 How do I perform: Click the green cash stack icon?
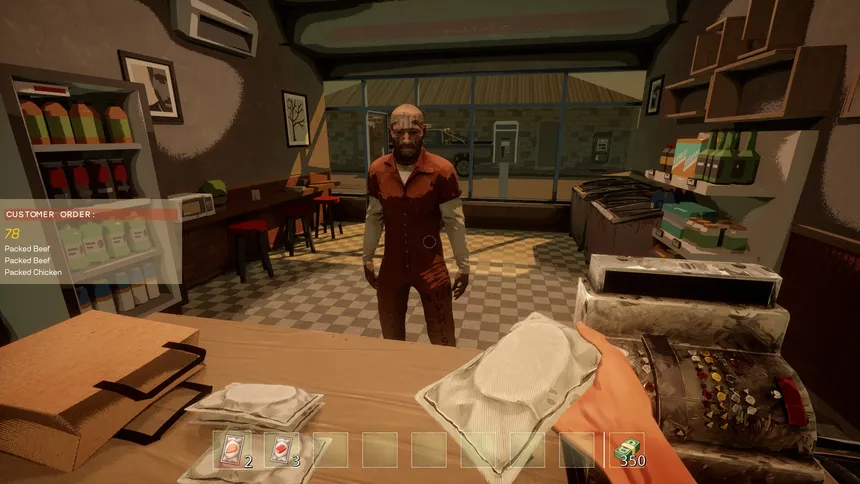click(627, 449)
